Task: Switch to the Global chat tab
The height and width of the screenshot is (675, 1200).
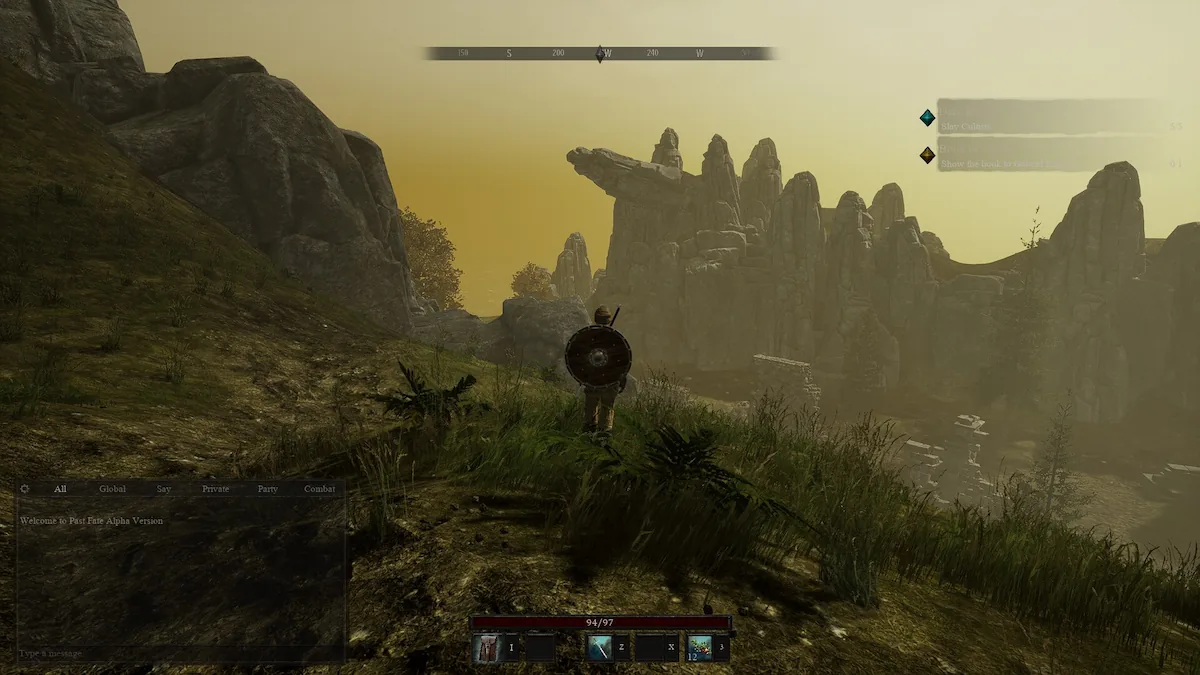Action: pos(112,489)
